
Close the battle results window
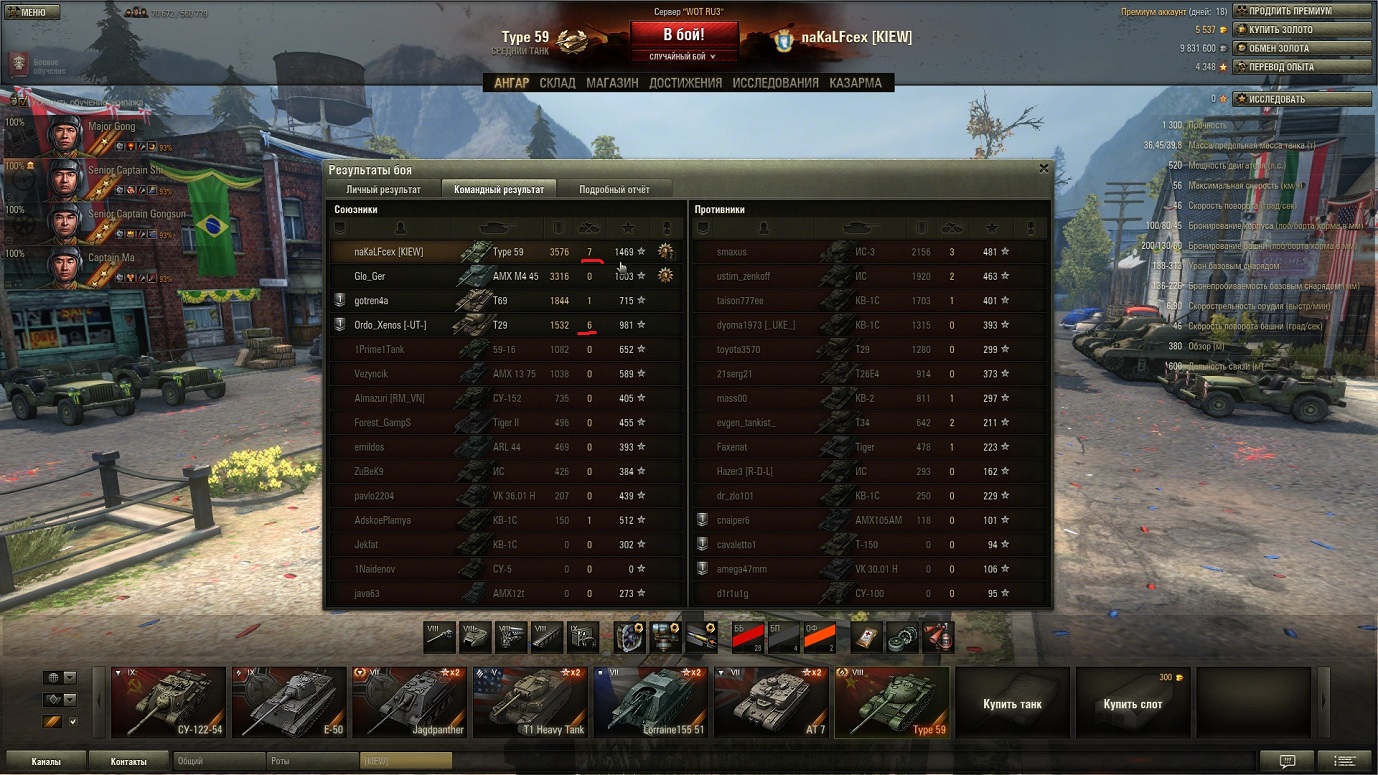(1044, 169)
